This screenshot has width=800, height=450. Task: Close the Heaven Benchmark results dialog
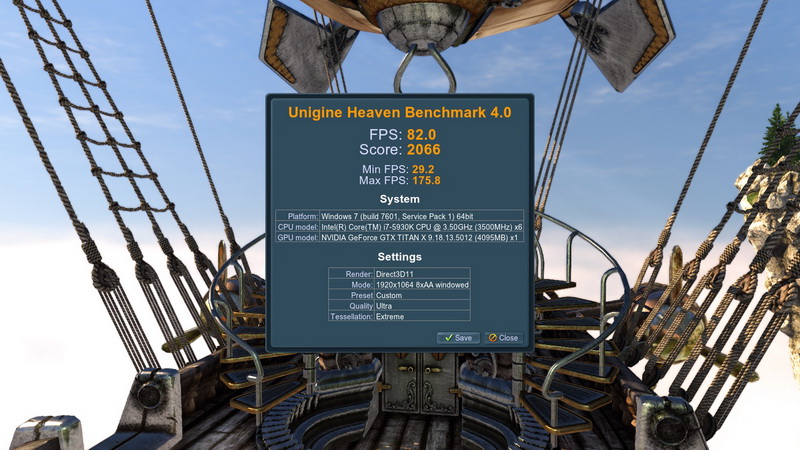point(503,338)
